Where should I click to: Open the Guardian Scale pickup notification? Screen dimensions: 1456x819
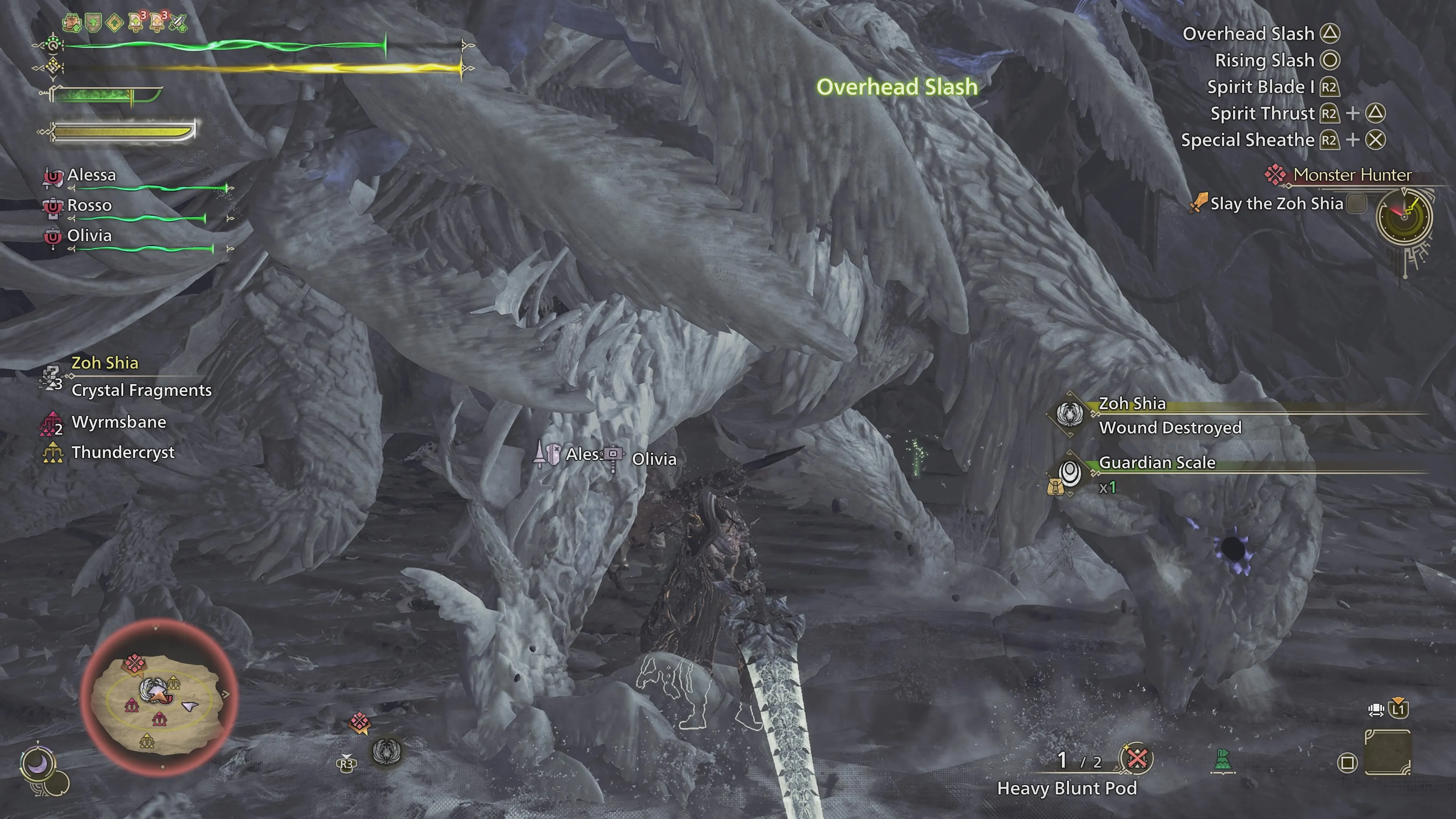tap(1156, 463)
